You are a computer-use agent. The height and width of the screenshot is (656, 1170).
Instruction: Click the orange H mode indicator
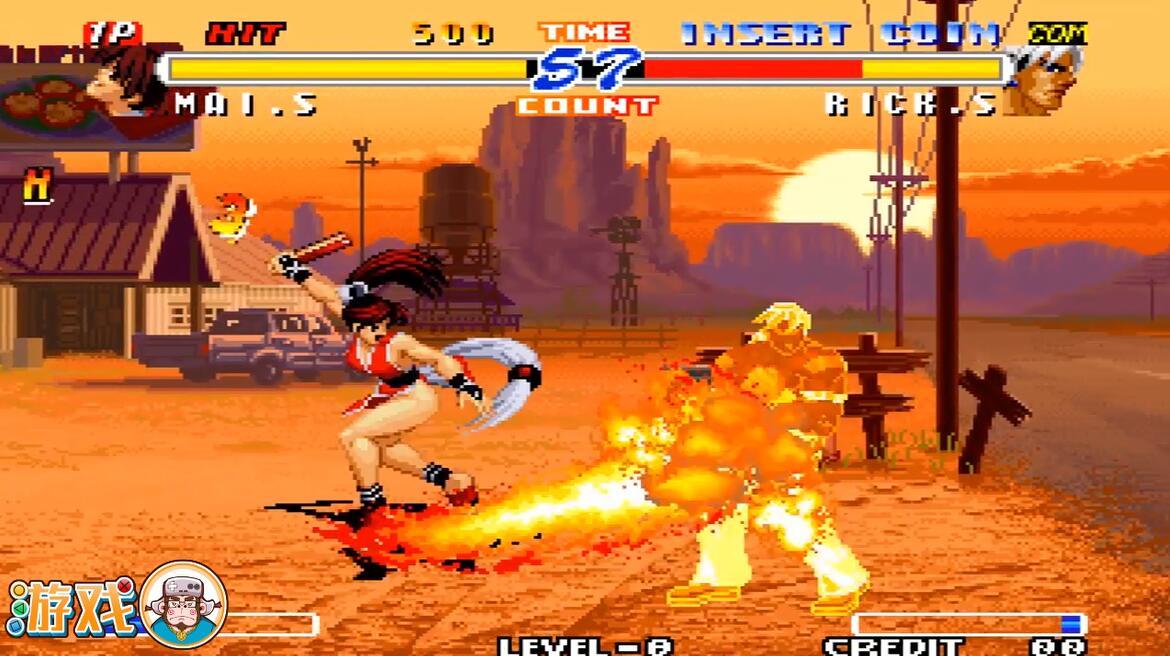tap(38, 187)
